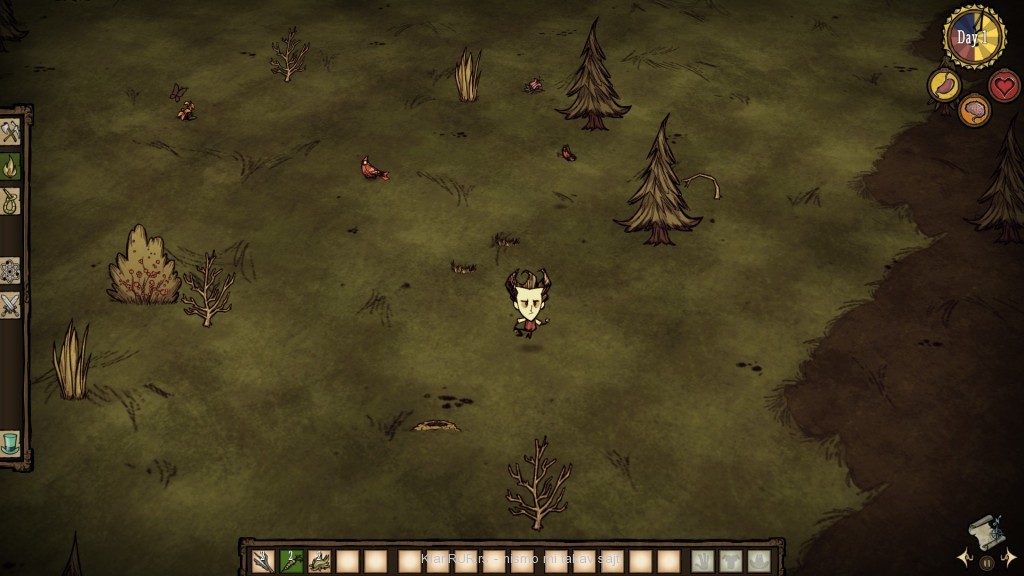Viewport: 1024px width, 576px height.
Task: Pause the game with the pause button
Action: (x=987, y=563)
